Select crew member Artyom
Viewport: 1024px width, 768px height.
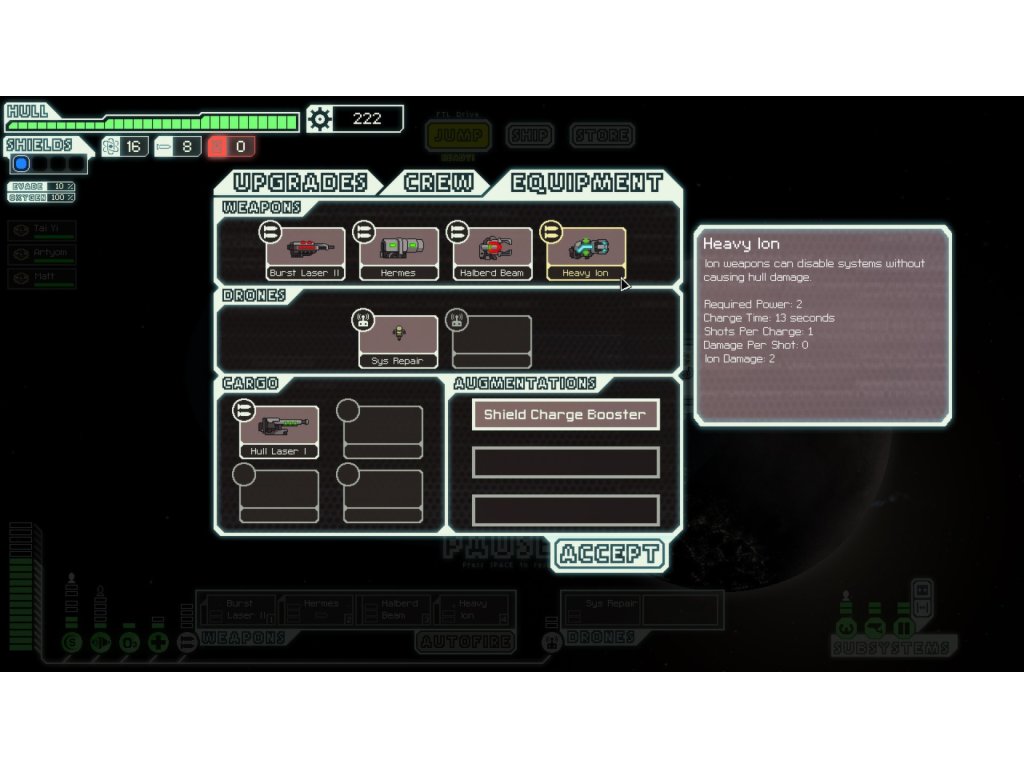click(x=42, y=255)
